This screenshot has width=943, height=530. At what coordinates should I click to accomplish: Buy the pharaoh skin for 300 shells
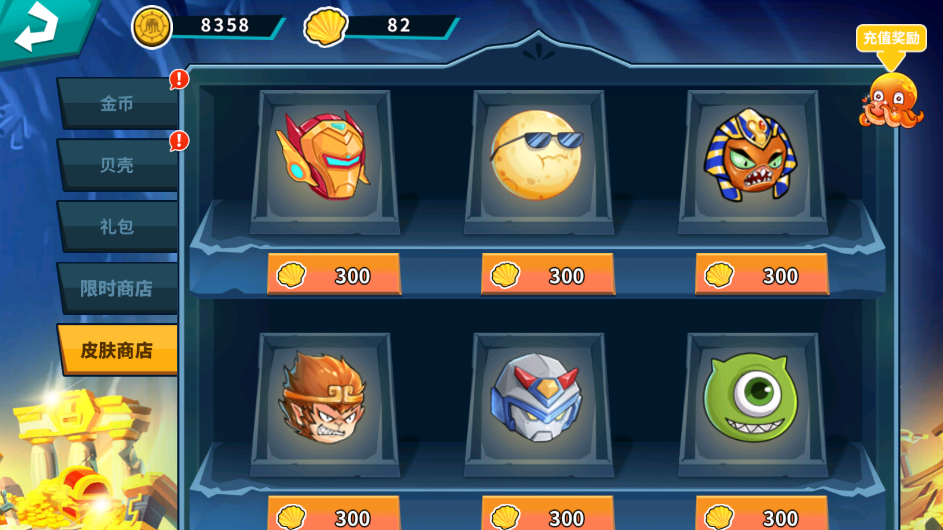[x=762, y=274]
